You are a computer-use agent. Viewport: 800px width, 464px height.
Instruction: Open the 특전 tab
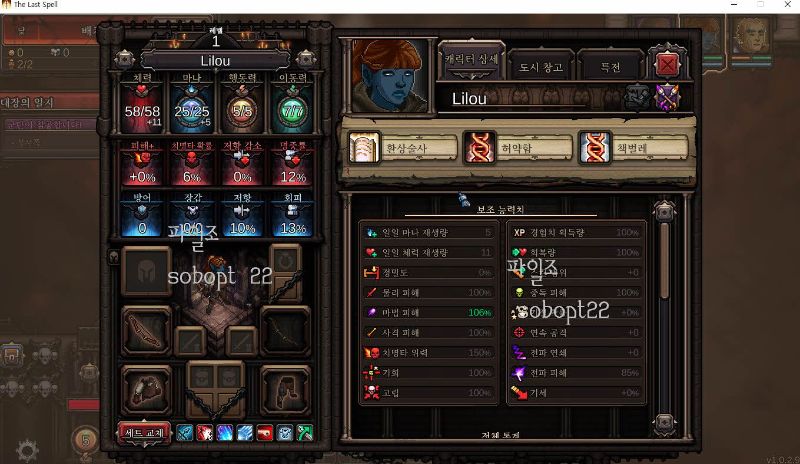(x=610, y=68)
